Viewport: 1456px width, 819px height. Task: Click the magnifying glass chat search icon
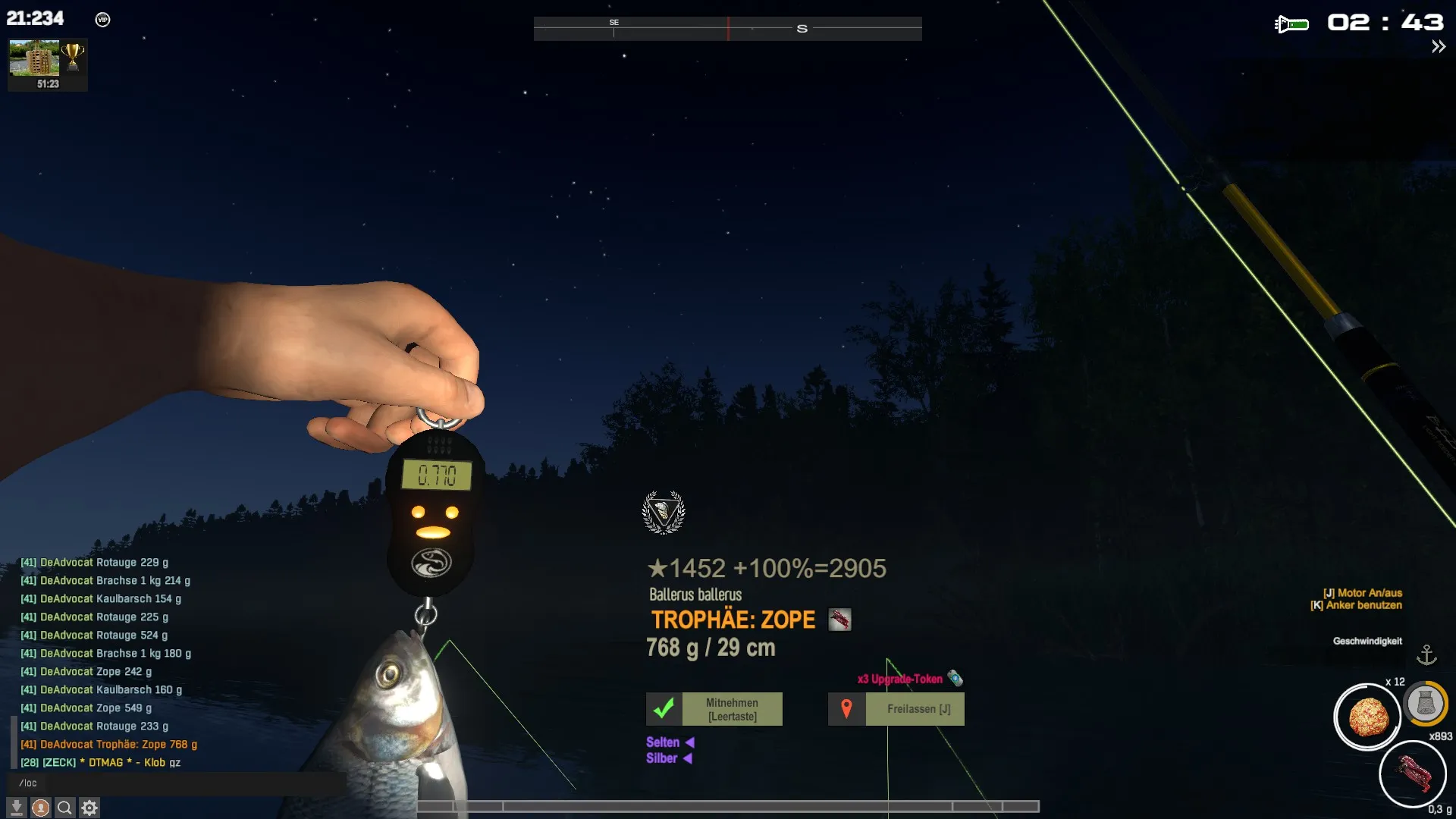(x=65, y=808)
